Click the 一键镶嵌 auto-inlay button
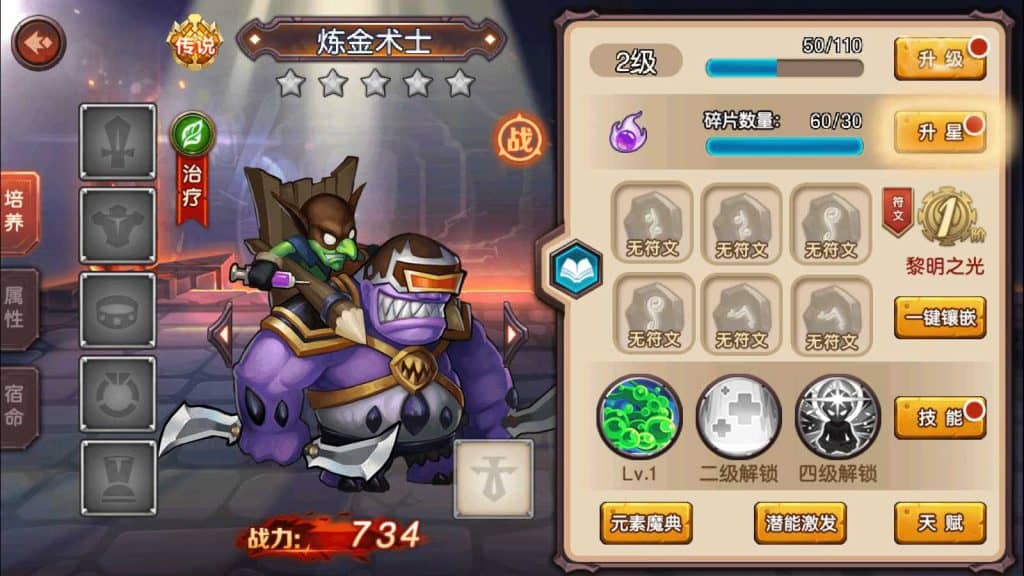This screenshot has height=576, width=1024. (940, 317)
